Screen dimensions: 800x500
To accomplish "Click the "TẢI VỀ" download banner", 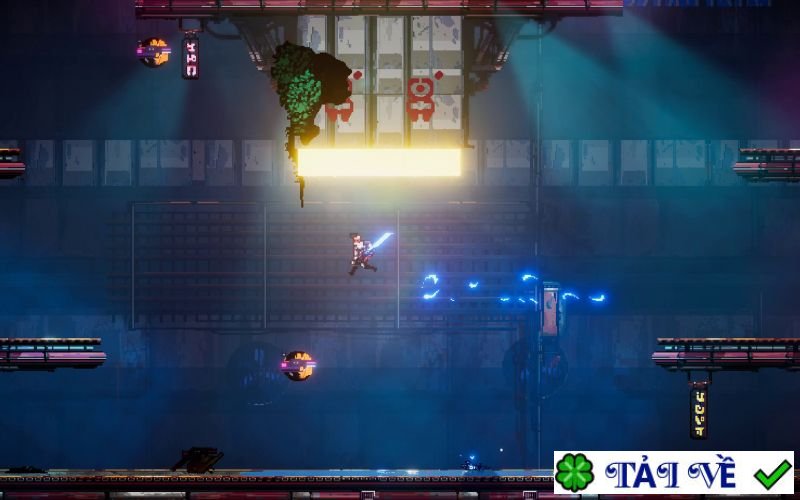I will click(674, 472).
